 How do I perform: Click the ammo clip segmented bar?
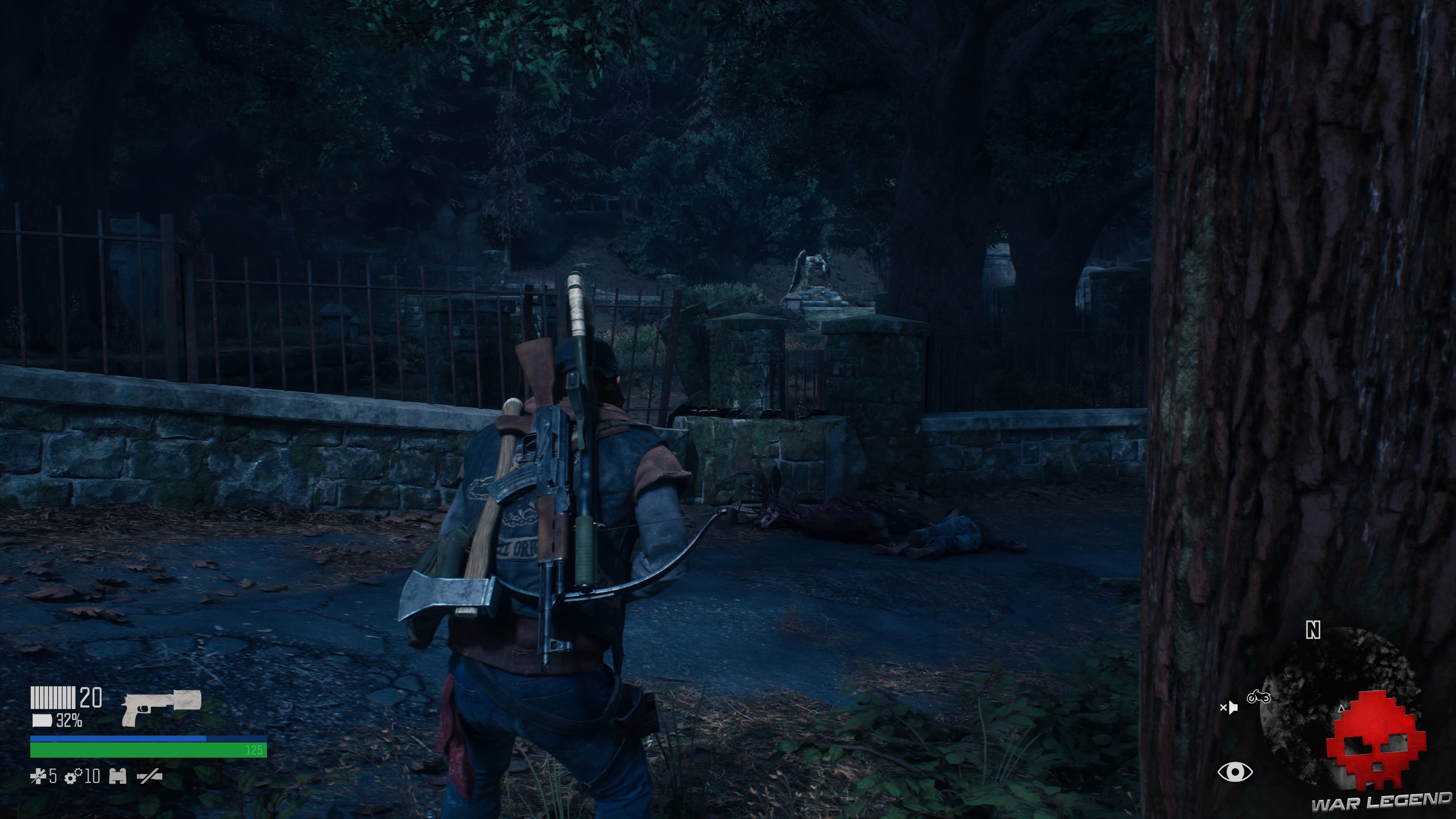53,698
